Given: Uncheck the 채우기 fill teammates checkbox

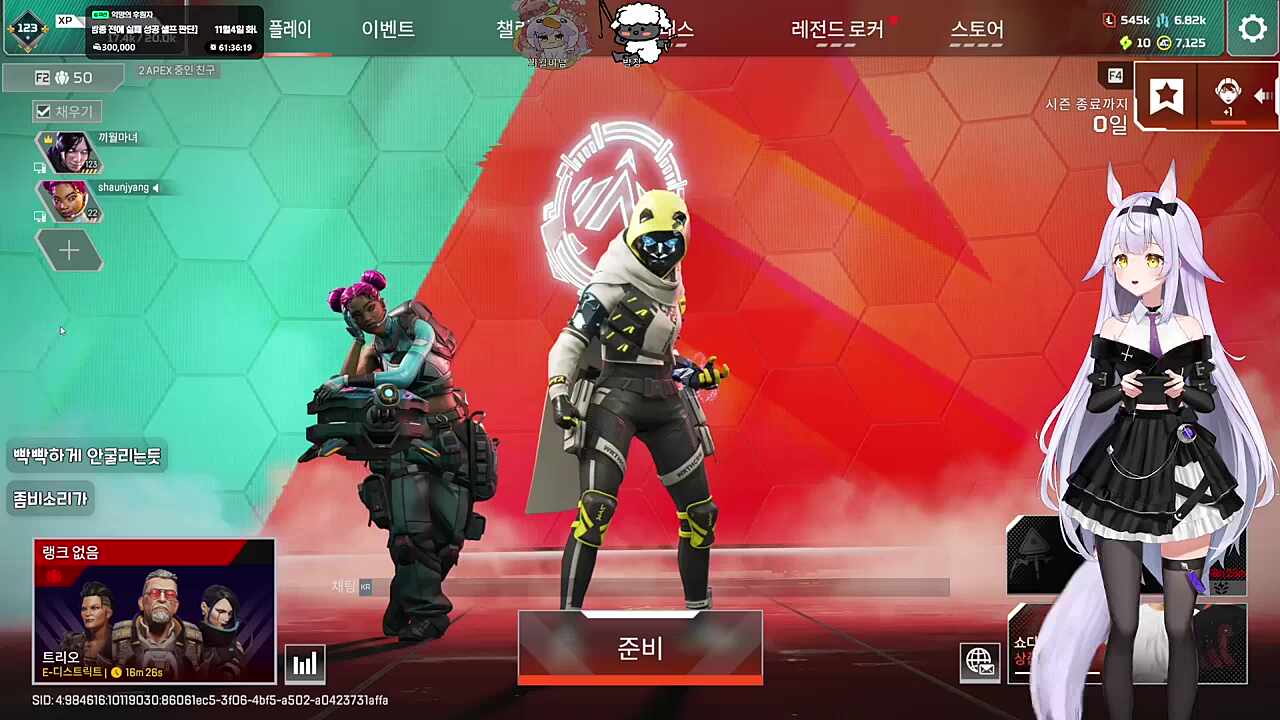Looking at the screenshot, I should 43,111.
